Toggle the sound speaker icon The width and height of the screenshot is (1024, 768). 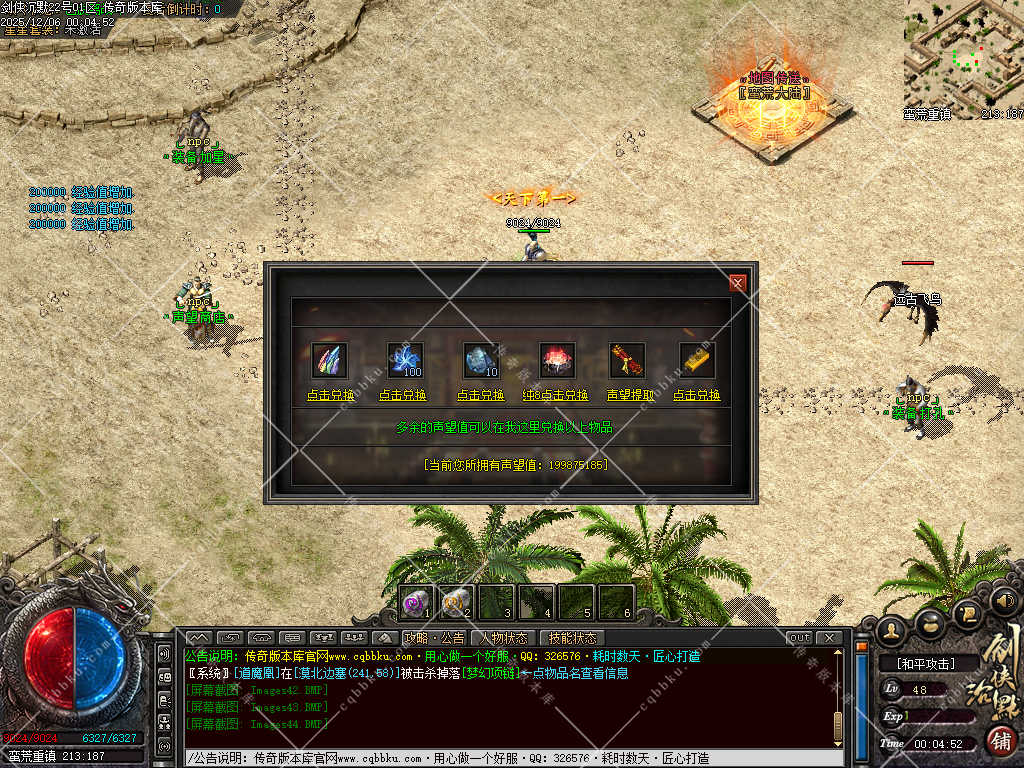pos(1003,601)
